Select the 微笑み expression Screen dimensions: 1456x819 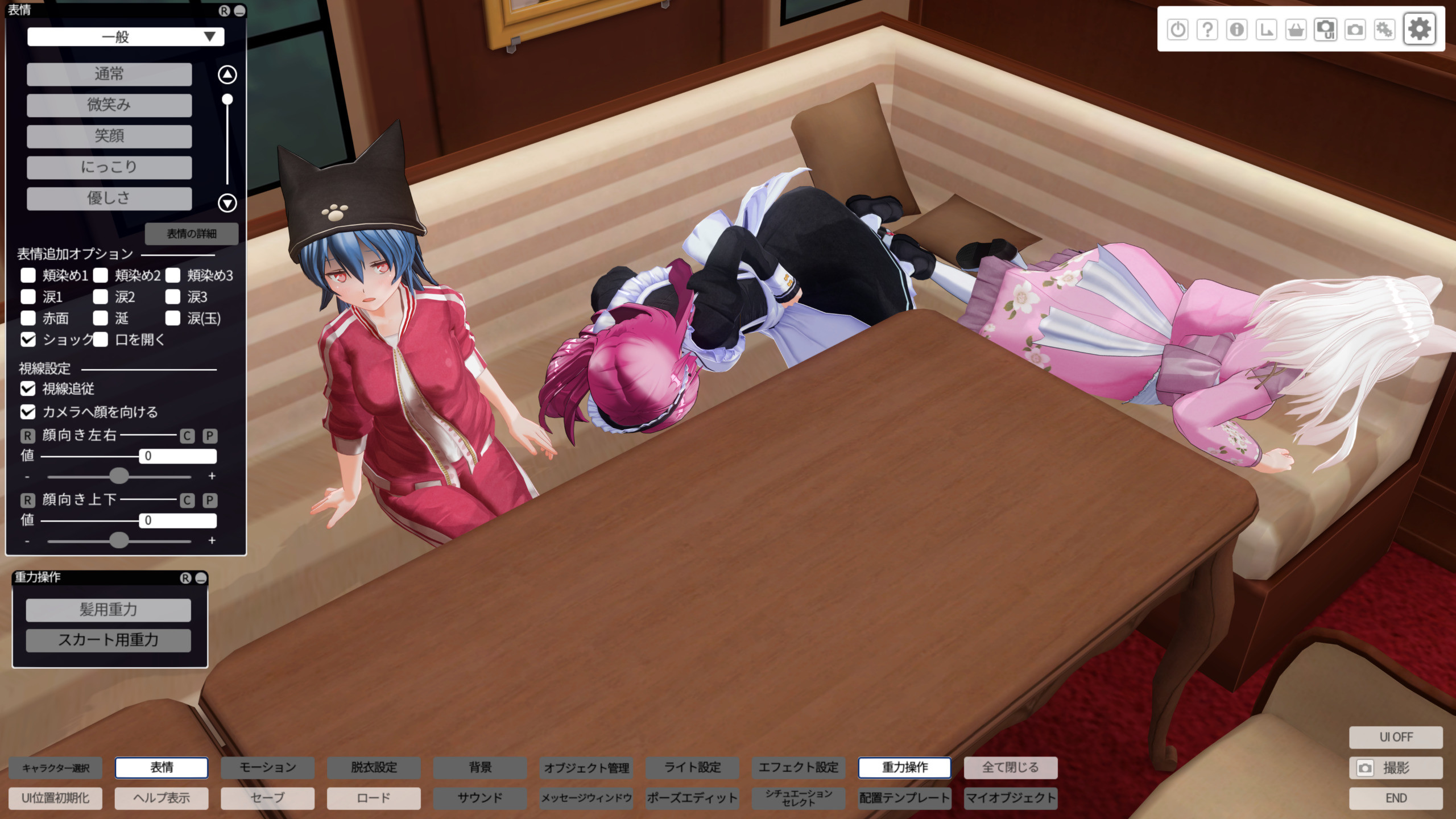(x=109, y=105)
